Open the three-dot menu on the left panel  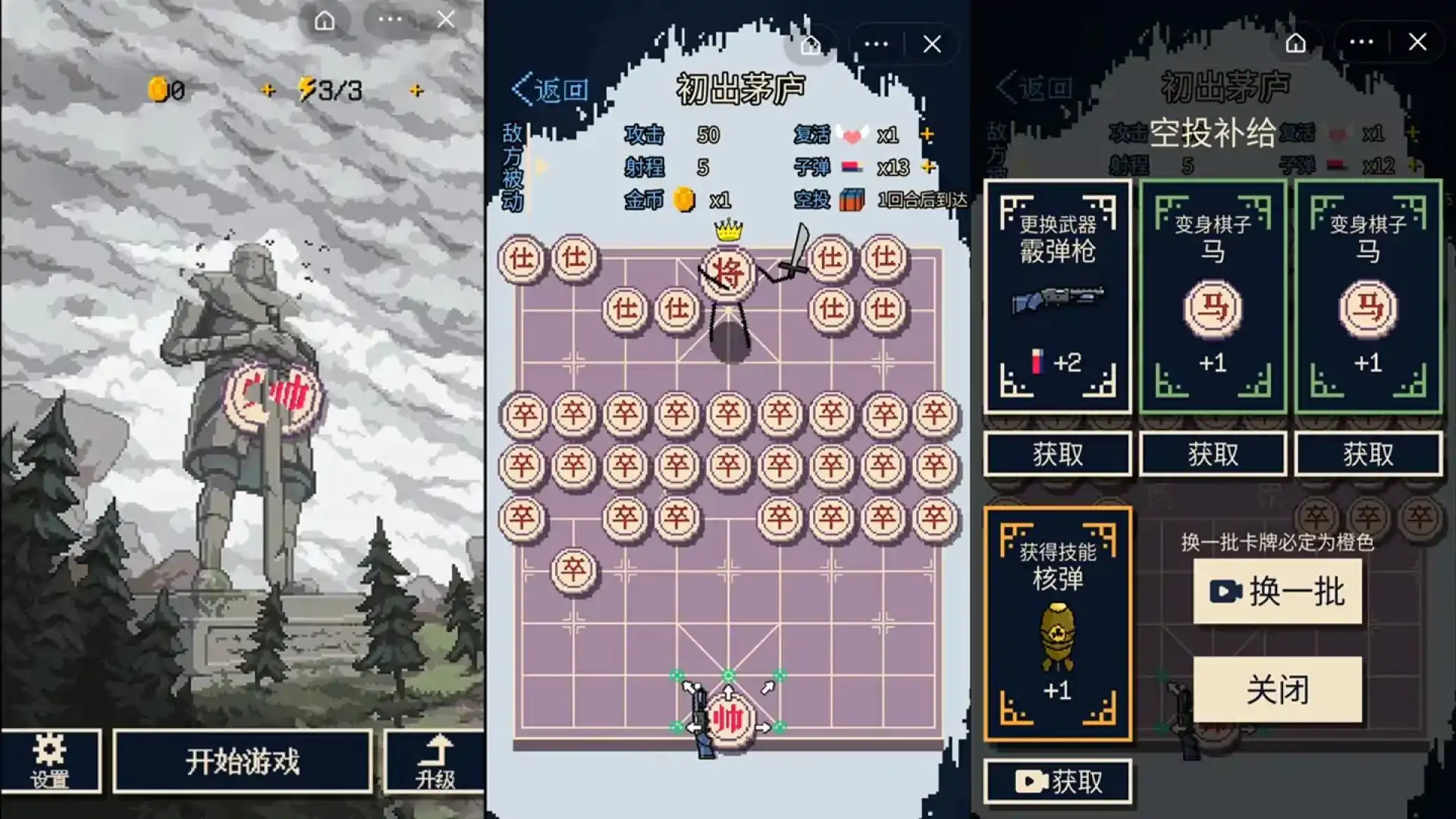point(391,20)
